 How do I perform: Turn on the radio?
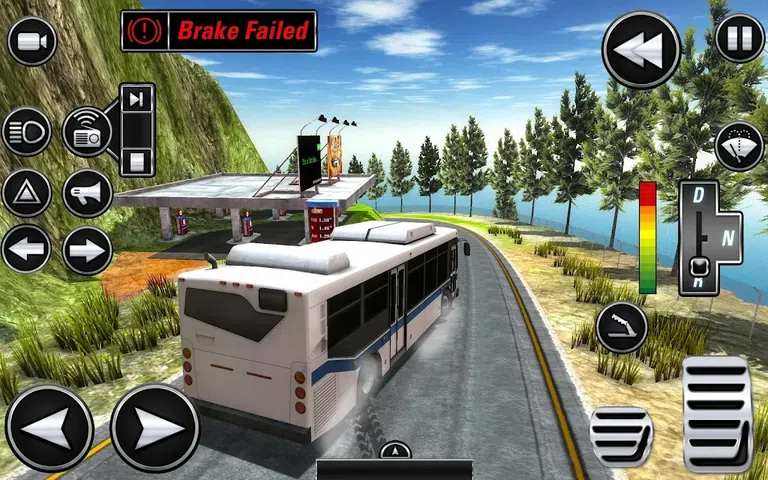click(88, 132)
